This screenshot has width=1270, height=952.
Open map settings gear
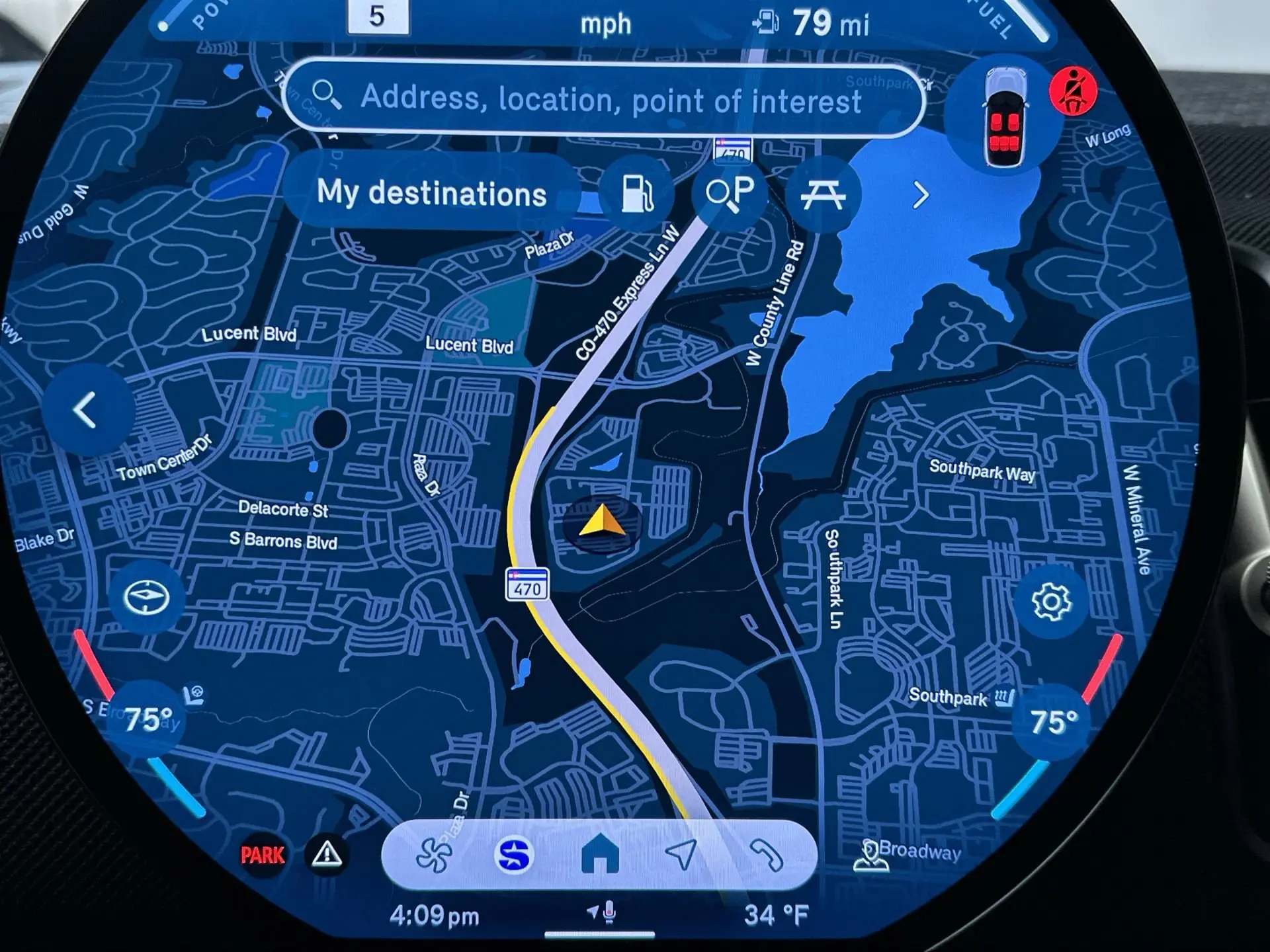click(1050, 602)
